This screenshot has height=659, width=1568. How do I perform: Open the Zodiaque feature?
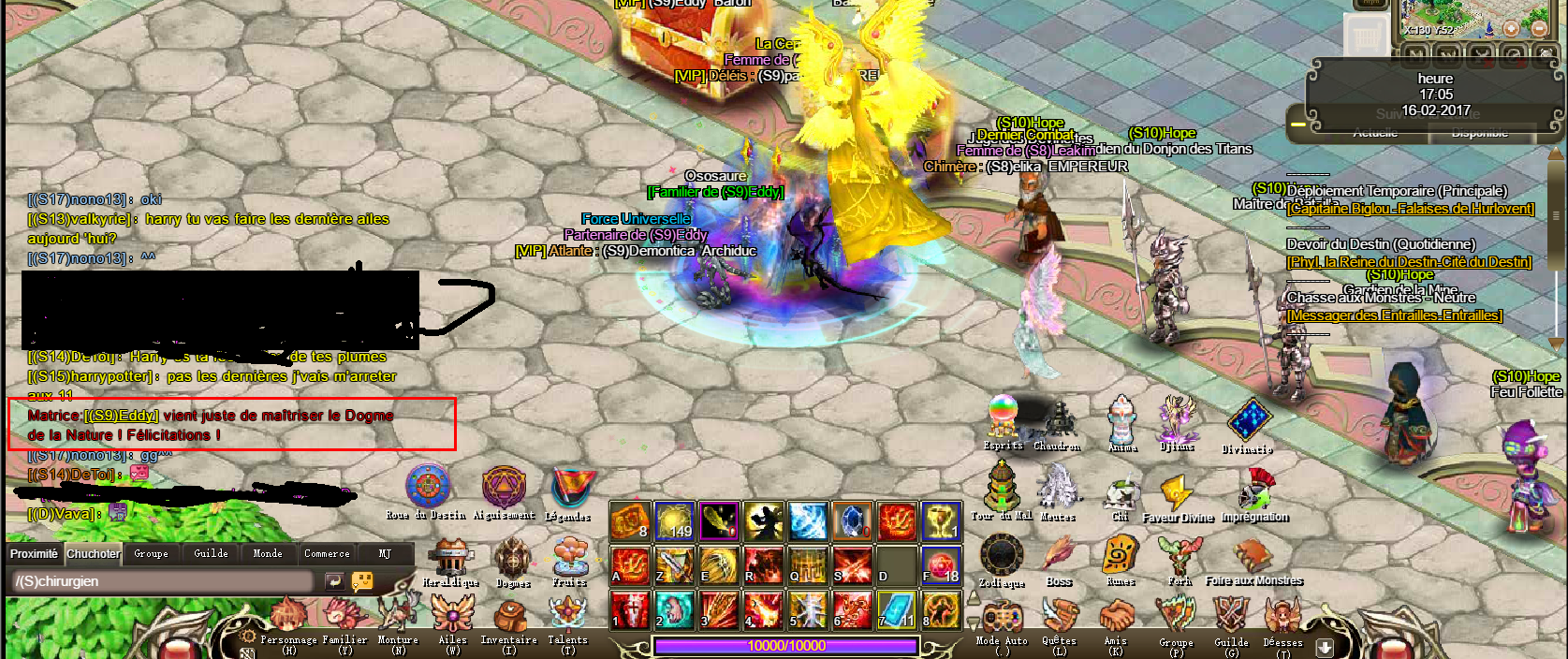pos(1001,556)
